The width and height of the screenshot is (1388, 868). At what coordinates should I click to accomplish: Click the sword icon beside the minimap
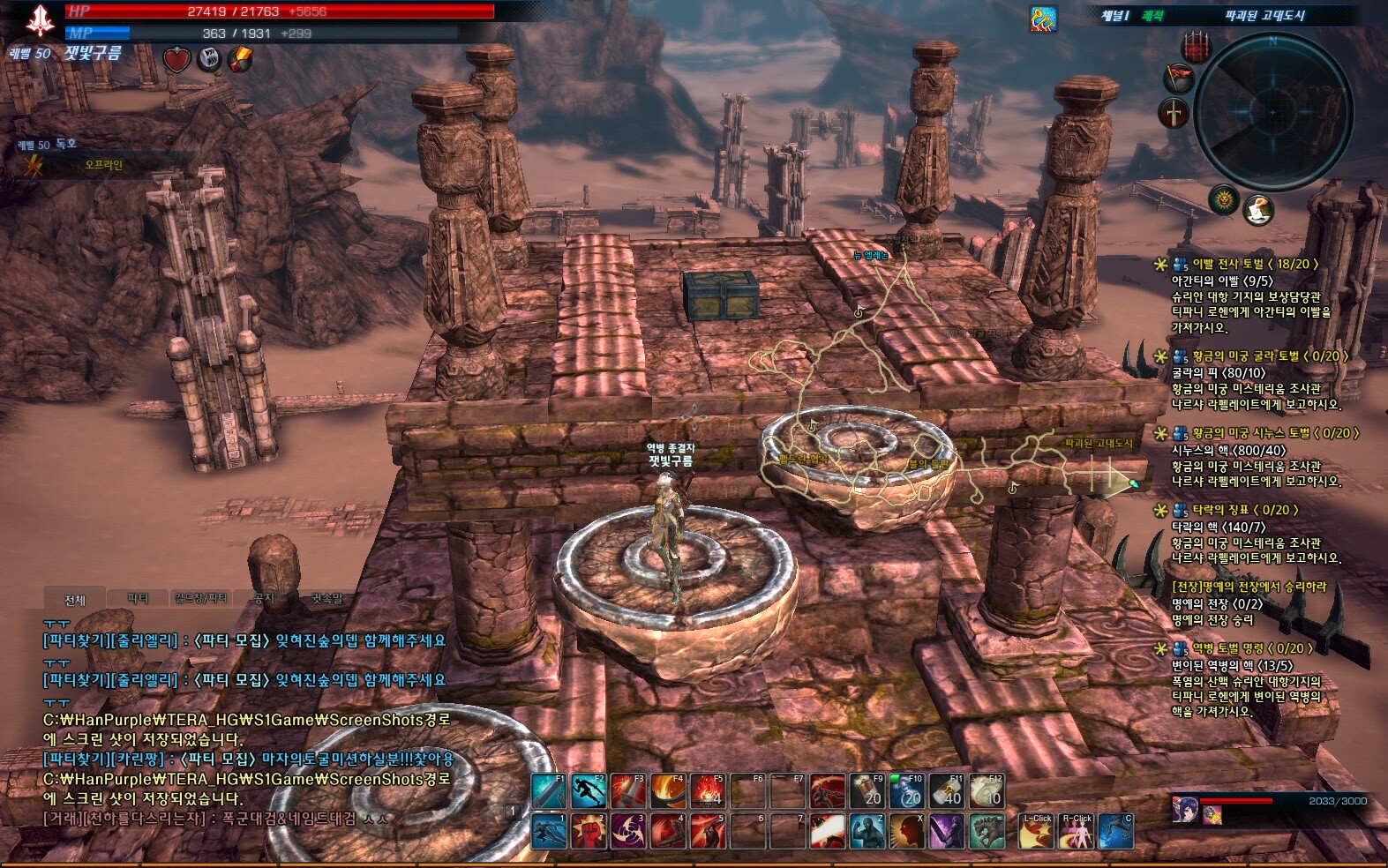pyautogui.click(x=1174, y=113)
